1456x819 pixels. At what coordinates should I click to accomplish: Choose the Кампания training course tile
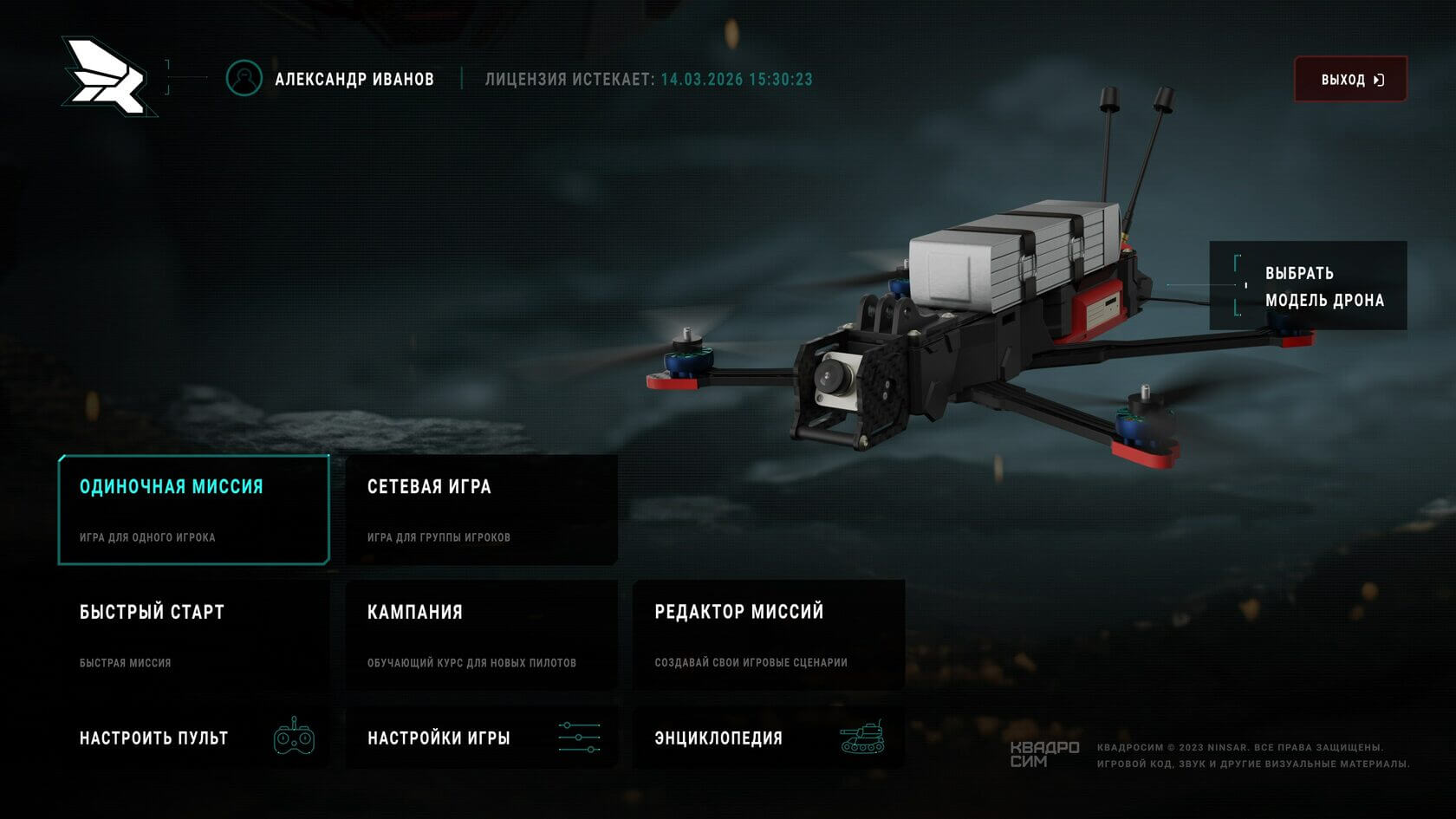pyautogui.click(x=481, y=635)
